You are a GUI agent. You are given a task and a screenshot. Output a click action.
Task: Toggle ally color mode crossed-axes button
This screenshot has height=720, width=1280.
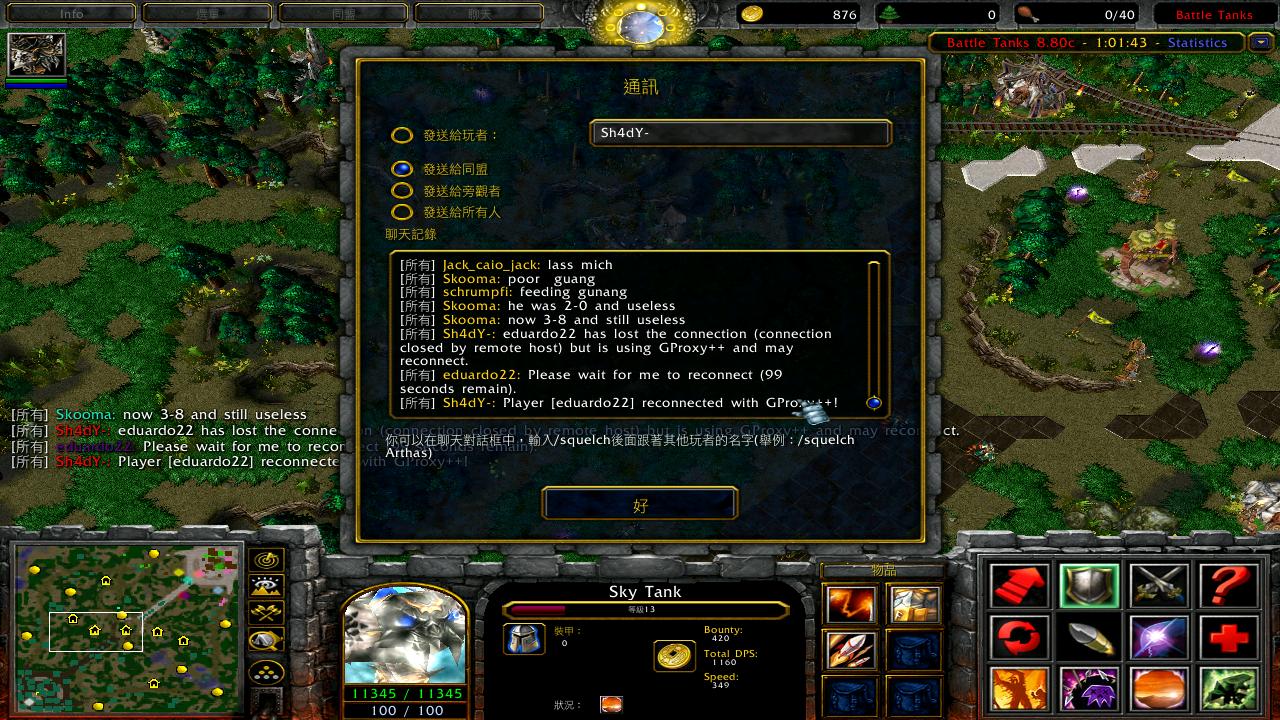(x=267, y=612)
